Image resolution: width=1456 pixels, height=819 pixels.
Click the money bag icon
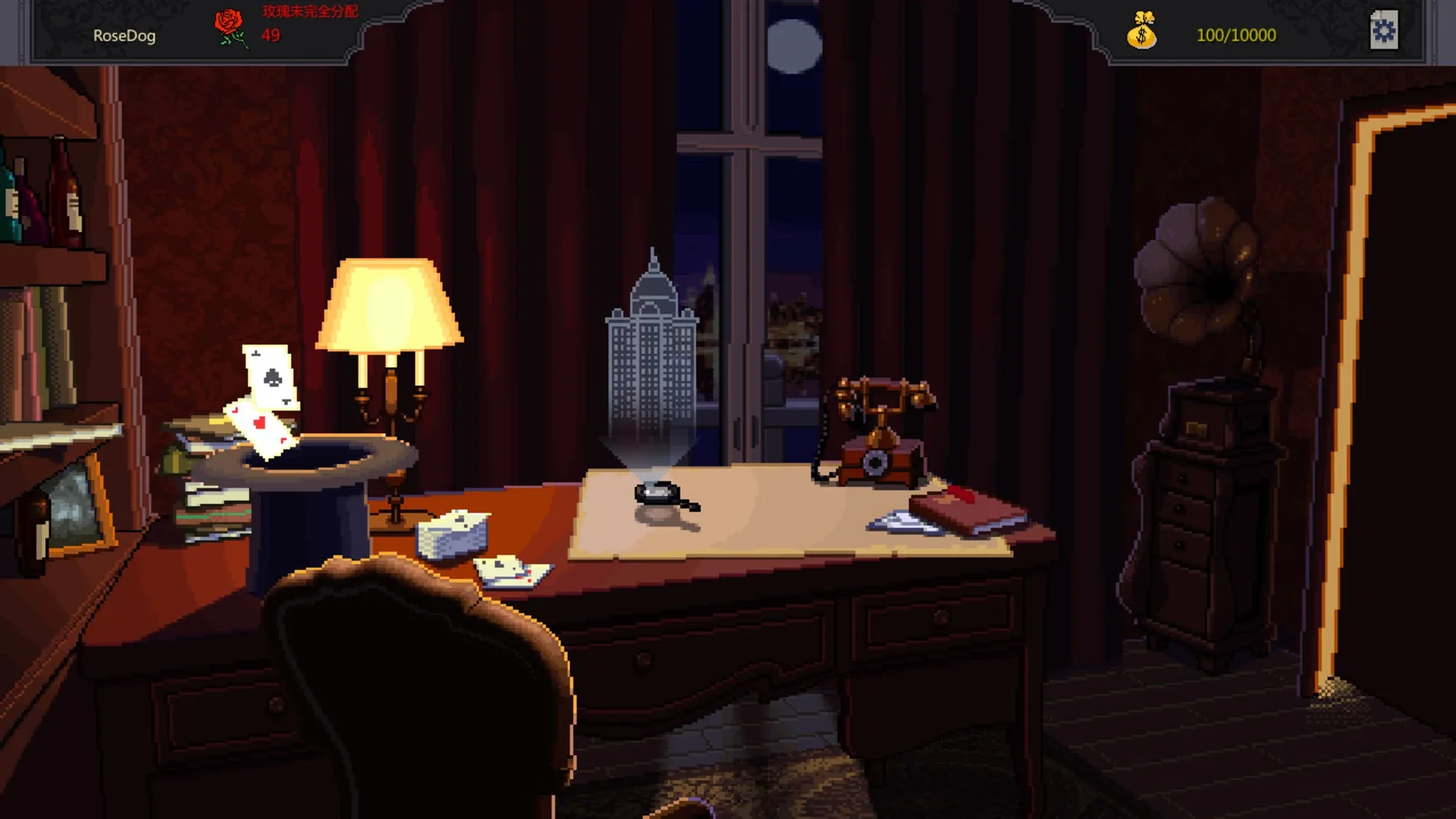pyautogui.click(x=1142, y=32)
